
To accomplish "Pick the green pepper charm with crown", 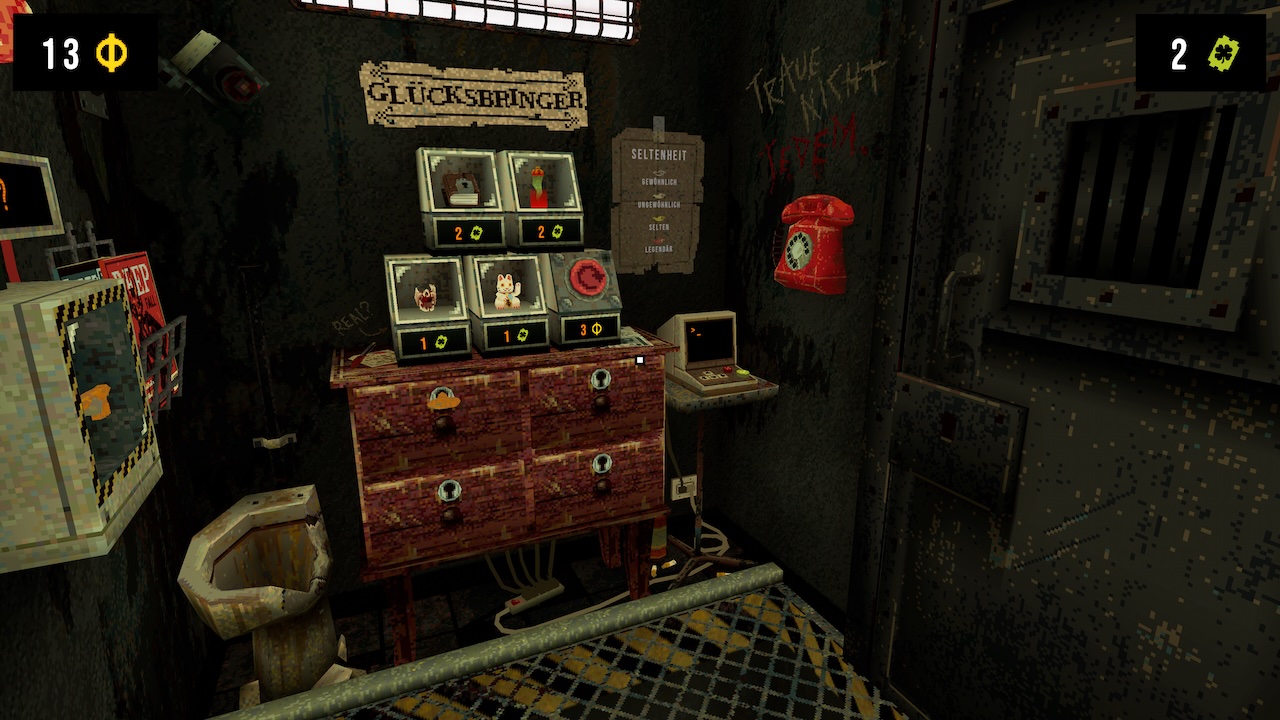I will click(541, 187).
